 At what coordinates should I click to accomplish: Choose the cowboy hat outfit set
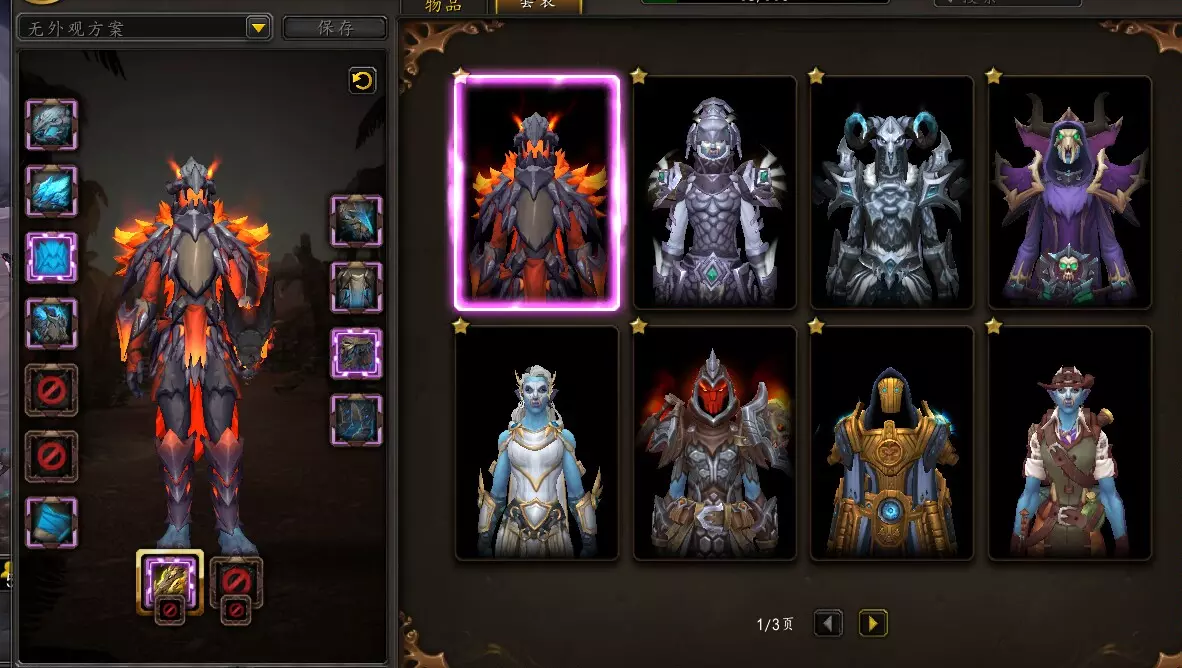pyautogui.click(x=1069, y=443)
